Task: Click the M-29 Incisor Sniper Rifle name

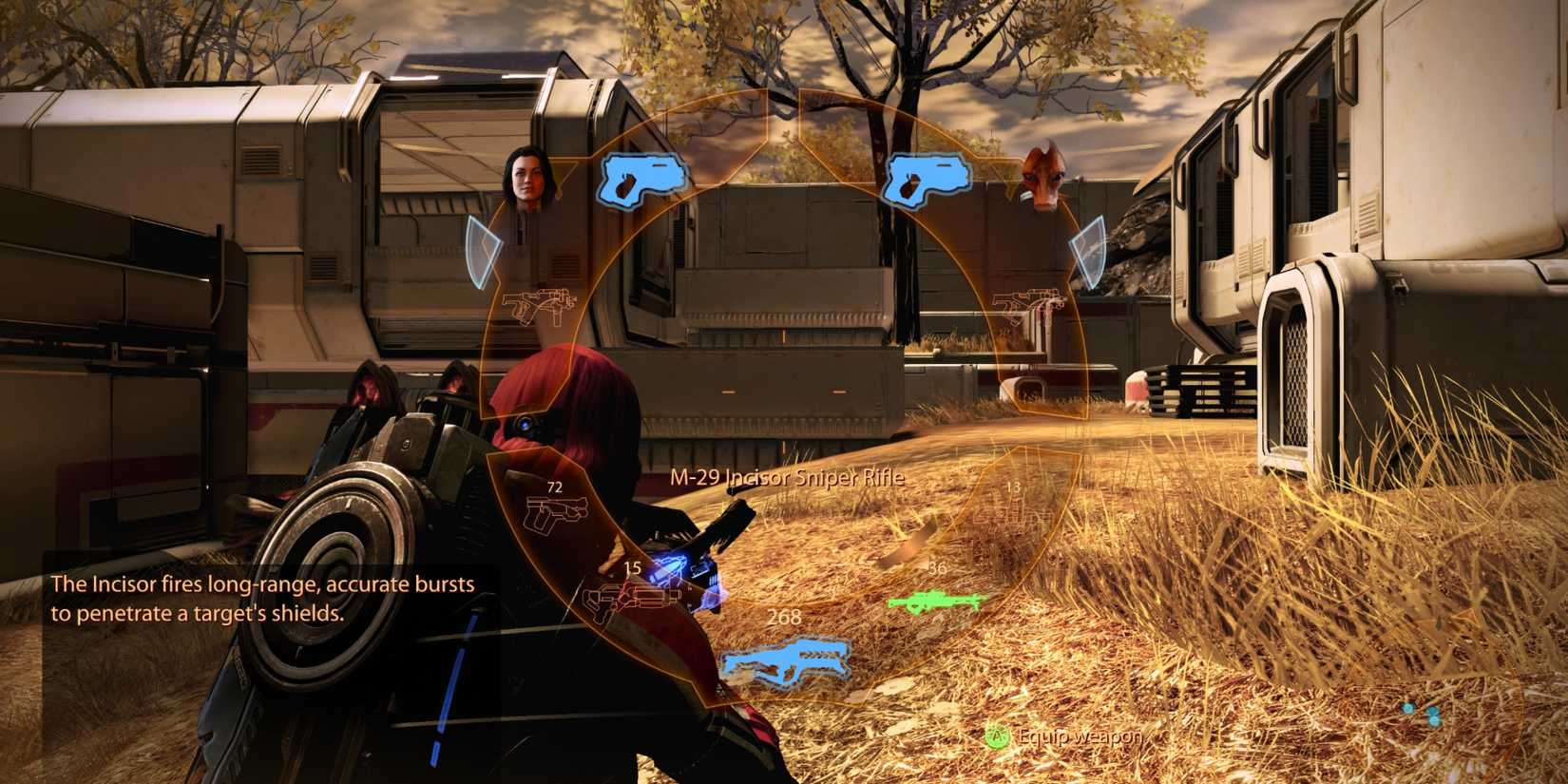Action: point(788,479)
